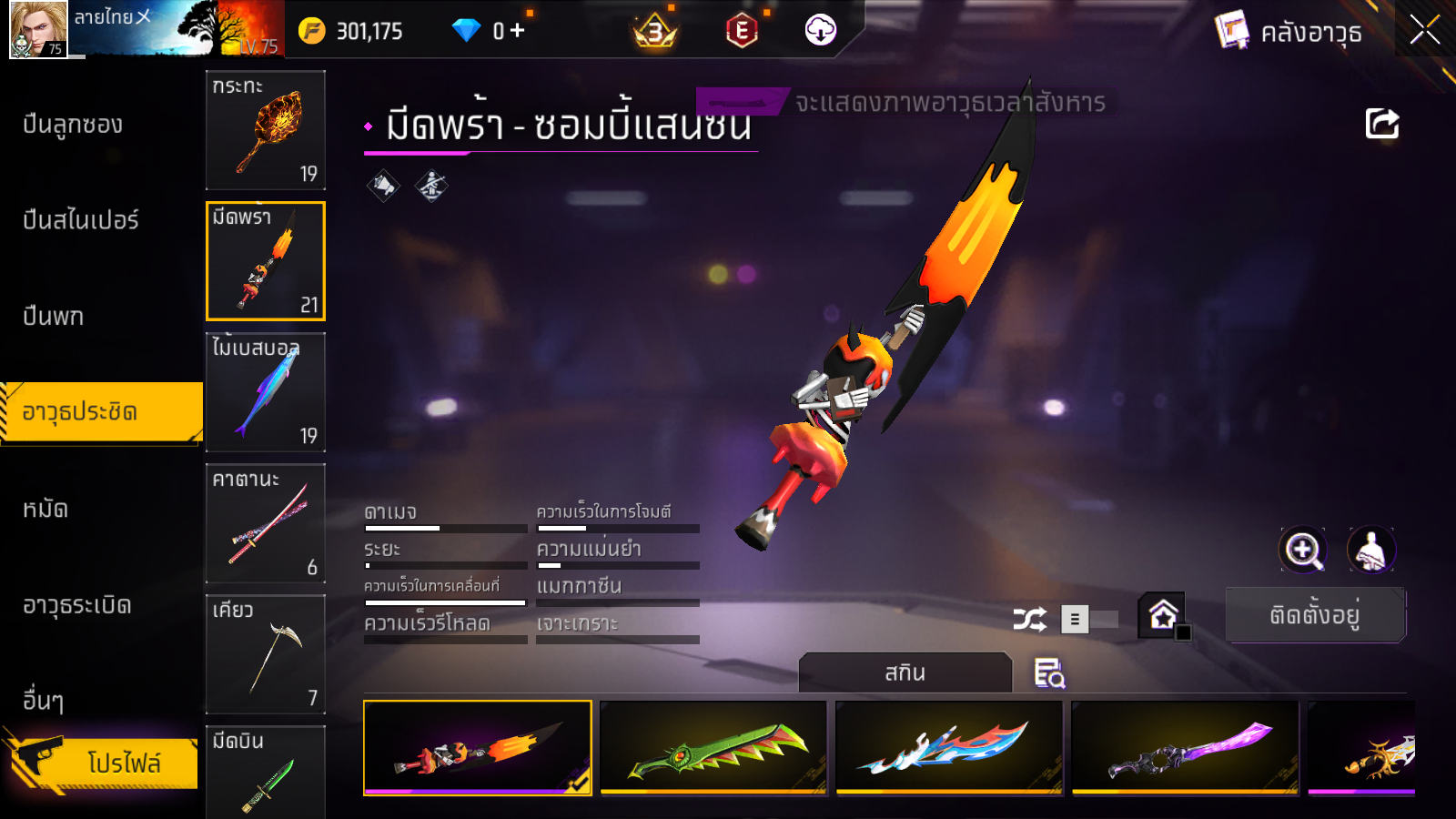Image resolution: width=1456 pixels, height=819 pixels.
Task: Choose the purple blade machete skin
Action: (1185, 748)
